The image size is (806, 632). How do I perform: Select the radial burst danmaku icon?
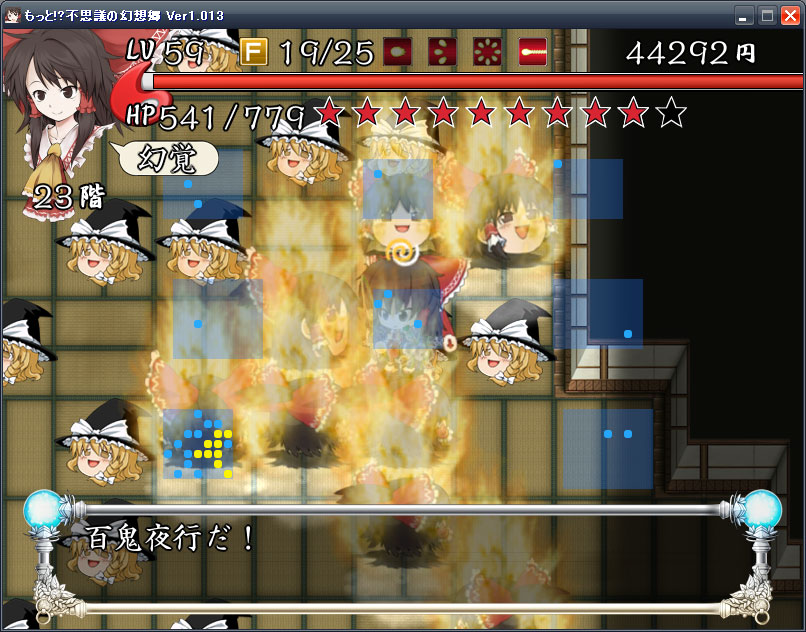(488, 51)
